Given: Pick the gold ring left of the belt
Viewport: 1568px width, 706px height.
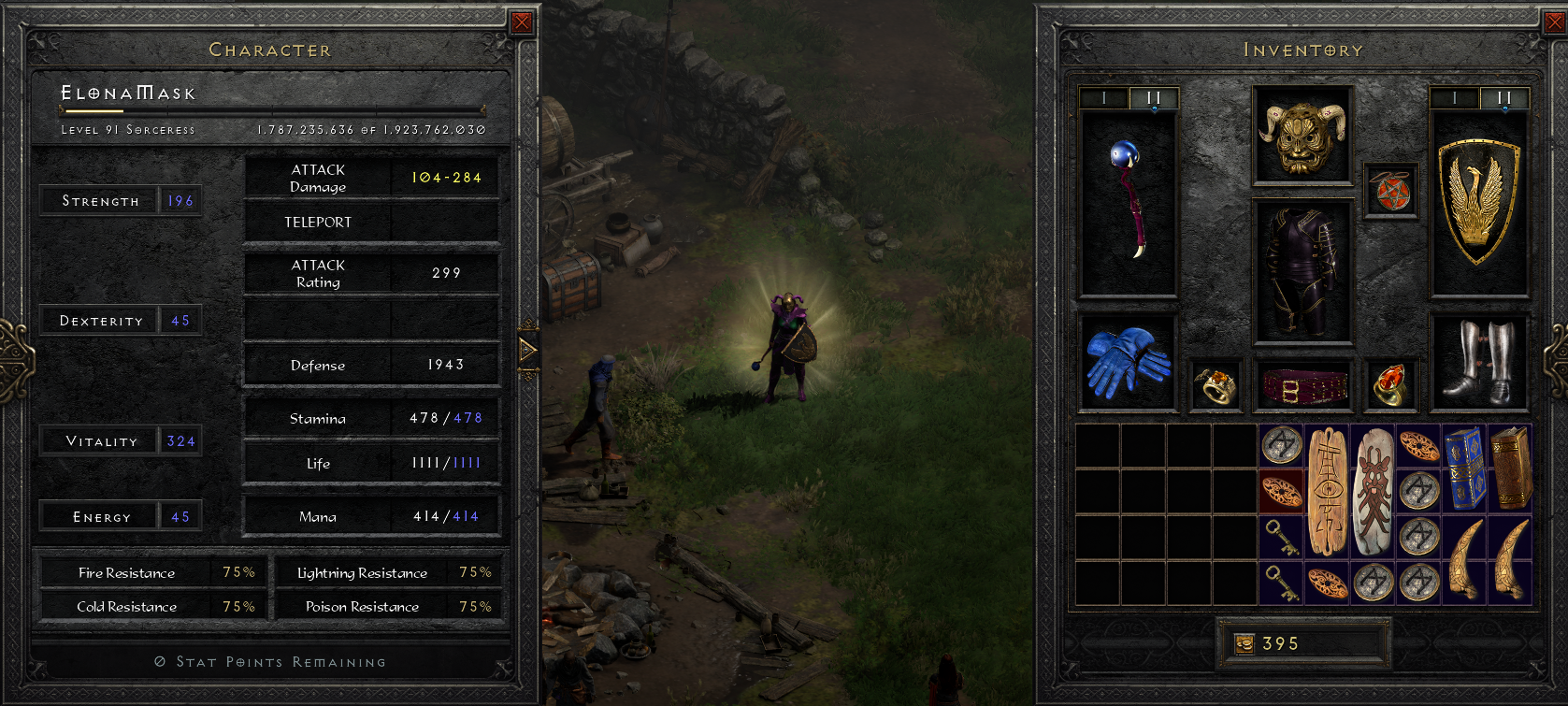Looking at the screenshot, I should coord(1216,385).
